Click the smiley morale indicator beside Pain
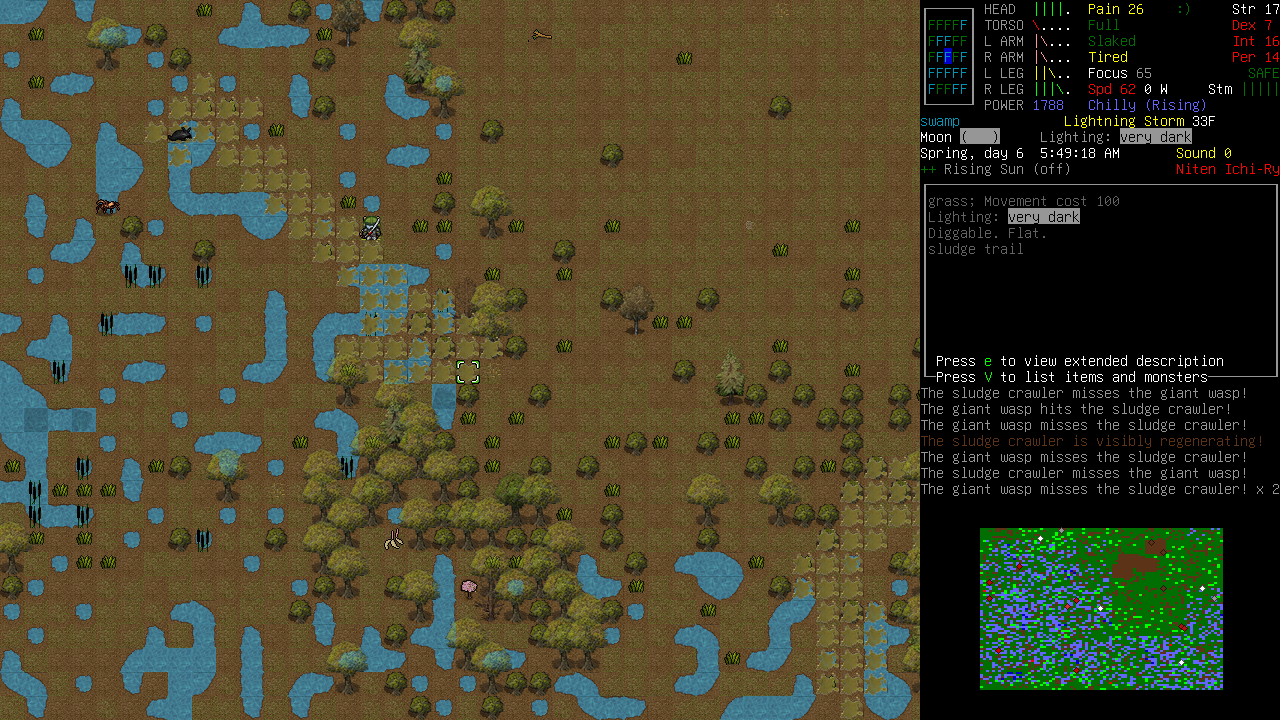This screenshot has height=720, width=1280. (x=1184, y=9)
